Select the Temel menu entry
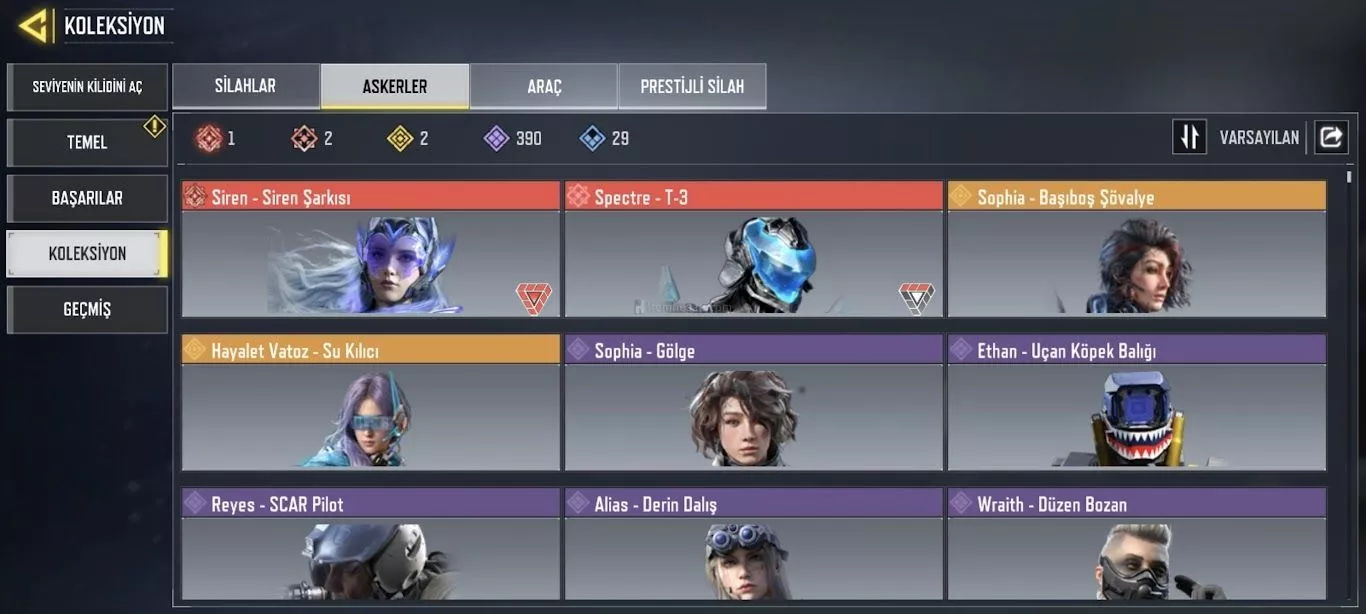1366x614 pixels. point(87,142)
